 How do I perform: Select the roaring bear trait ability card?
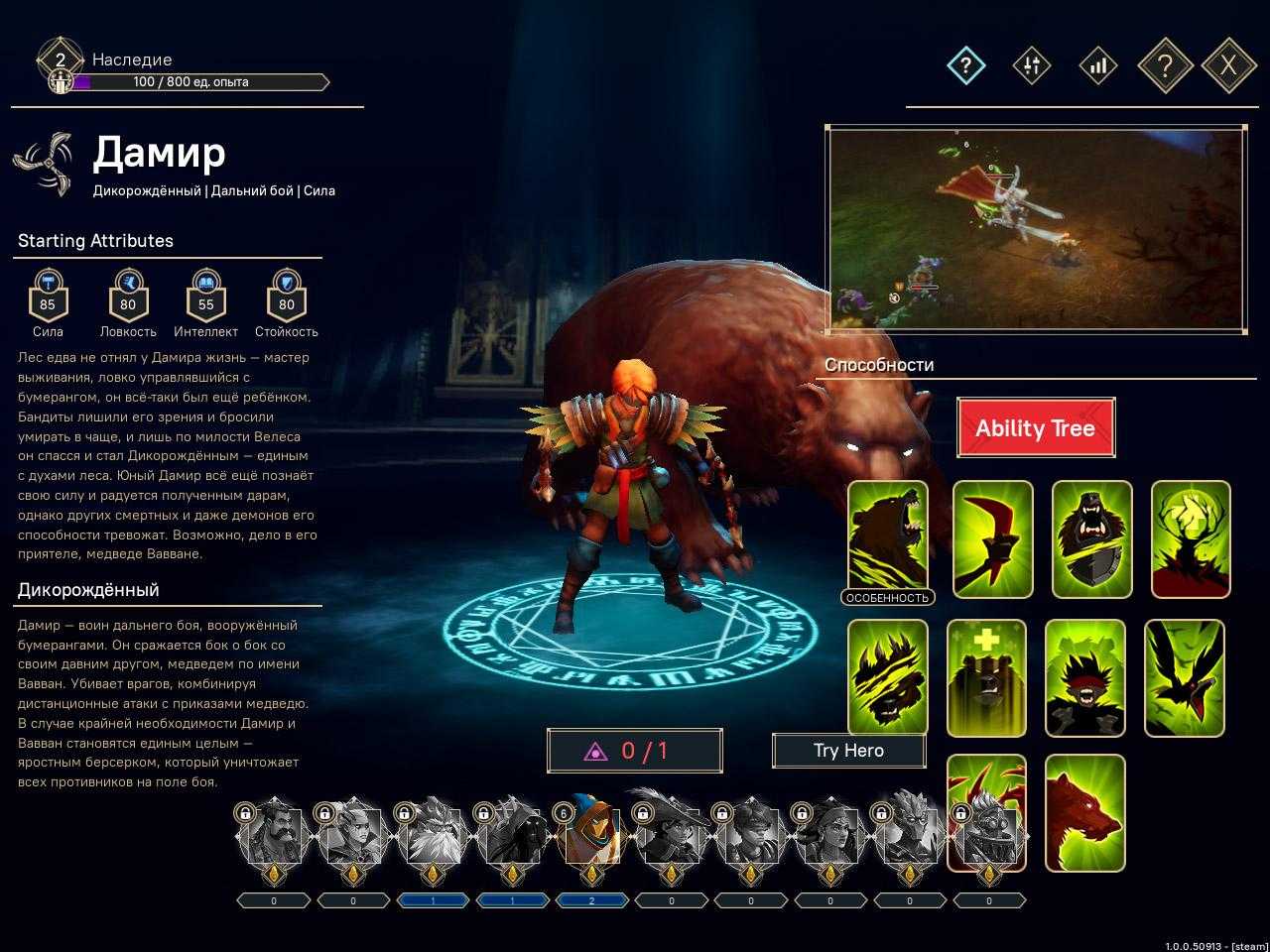pos(888,537)
